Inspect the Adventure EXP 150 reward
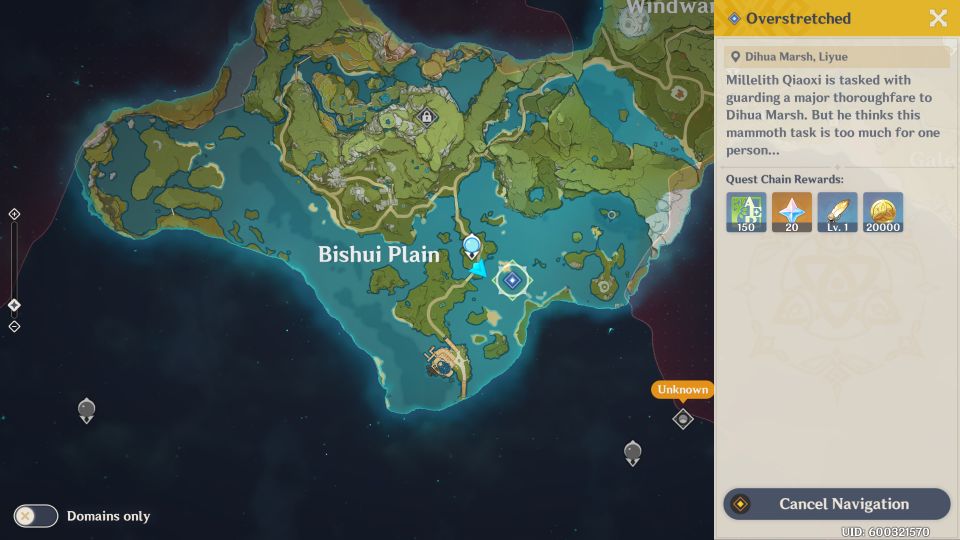The image size is (960, 540). [x=746, y=212]
